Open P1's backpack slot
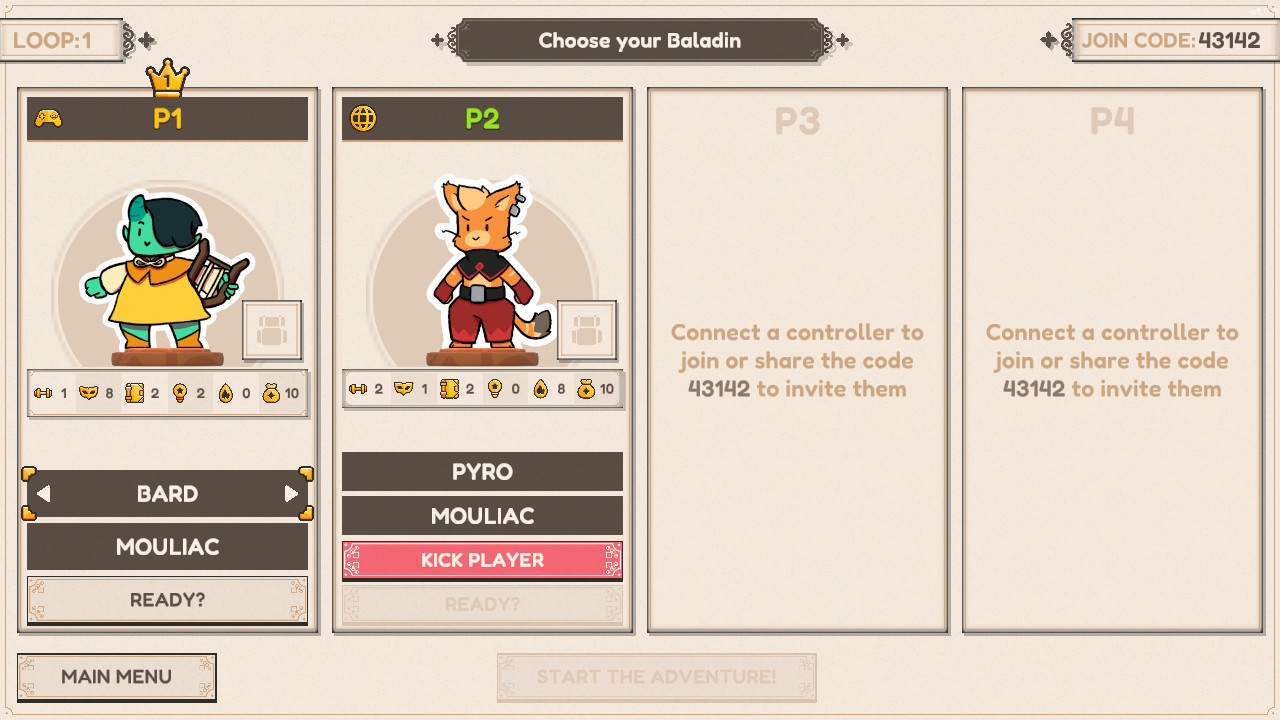 (x=272, y=331)
